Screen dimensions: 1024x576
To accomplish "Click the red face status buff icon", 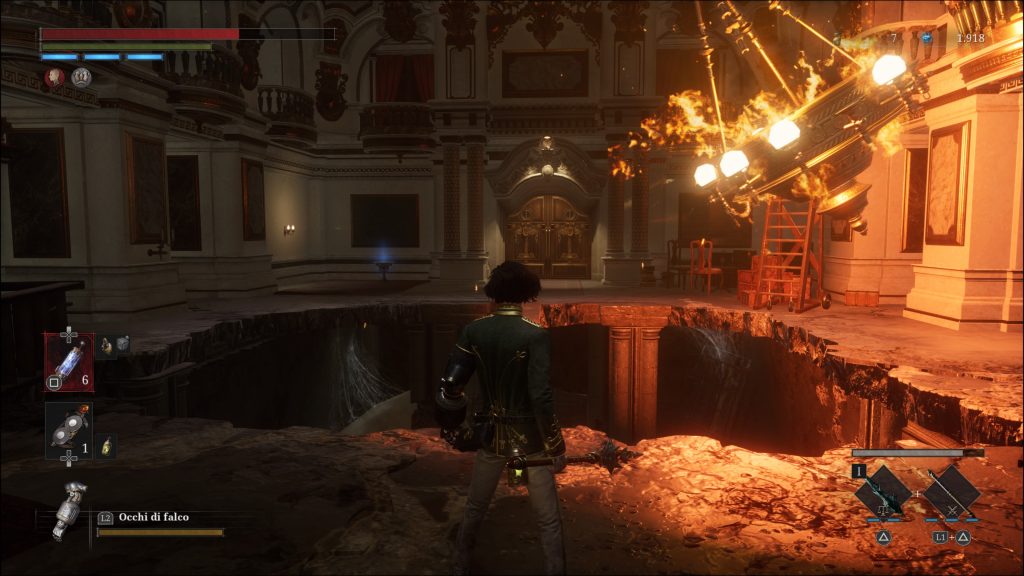I will pyautogui.click(x=55, y=76).
